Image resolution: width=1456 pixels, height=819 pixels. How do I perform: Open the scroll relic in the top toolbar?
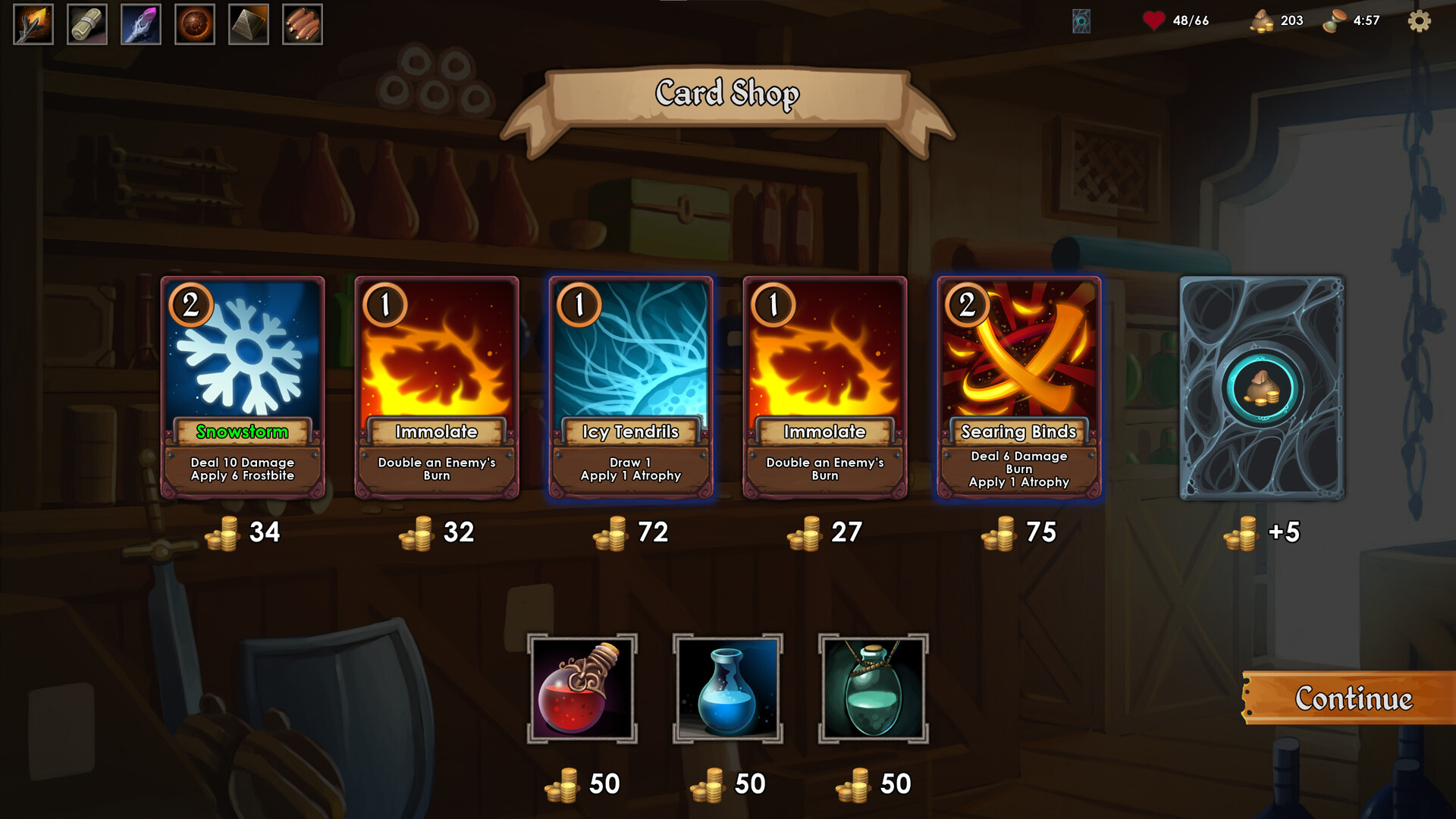click(x=86, y=25)
